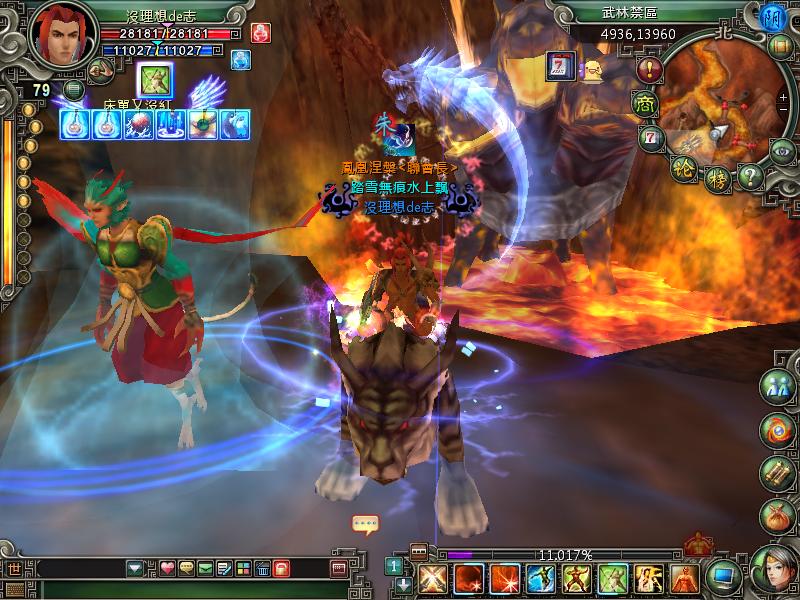Open the heart icon in bottom toolbar

[x=166, y=569]
